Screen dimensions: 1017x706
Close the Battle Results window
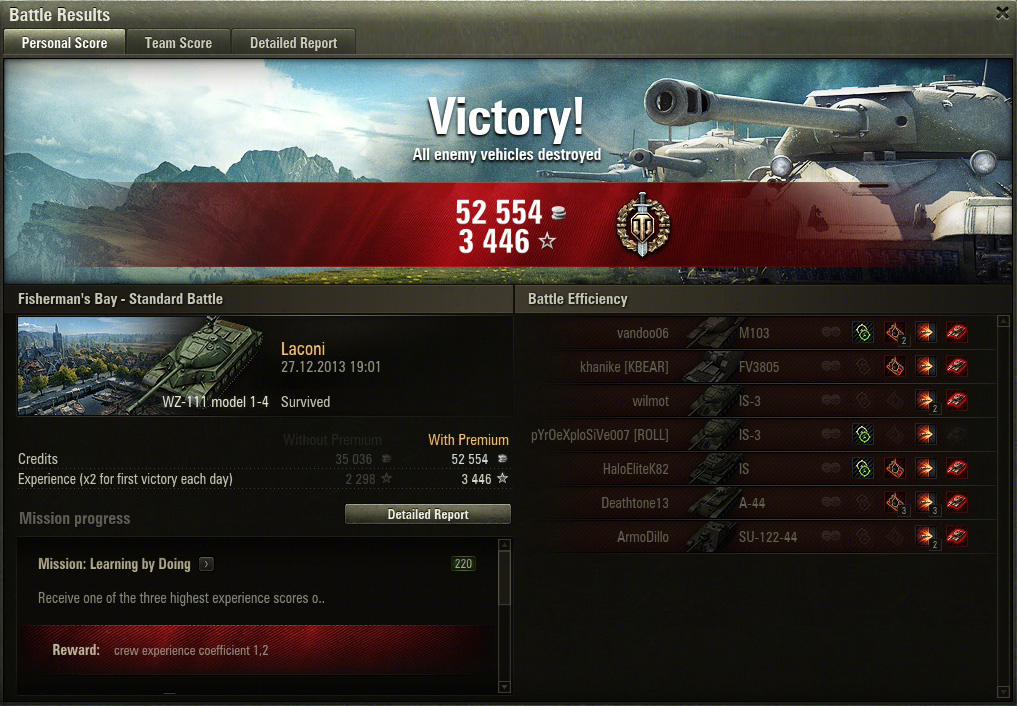1002,13
